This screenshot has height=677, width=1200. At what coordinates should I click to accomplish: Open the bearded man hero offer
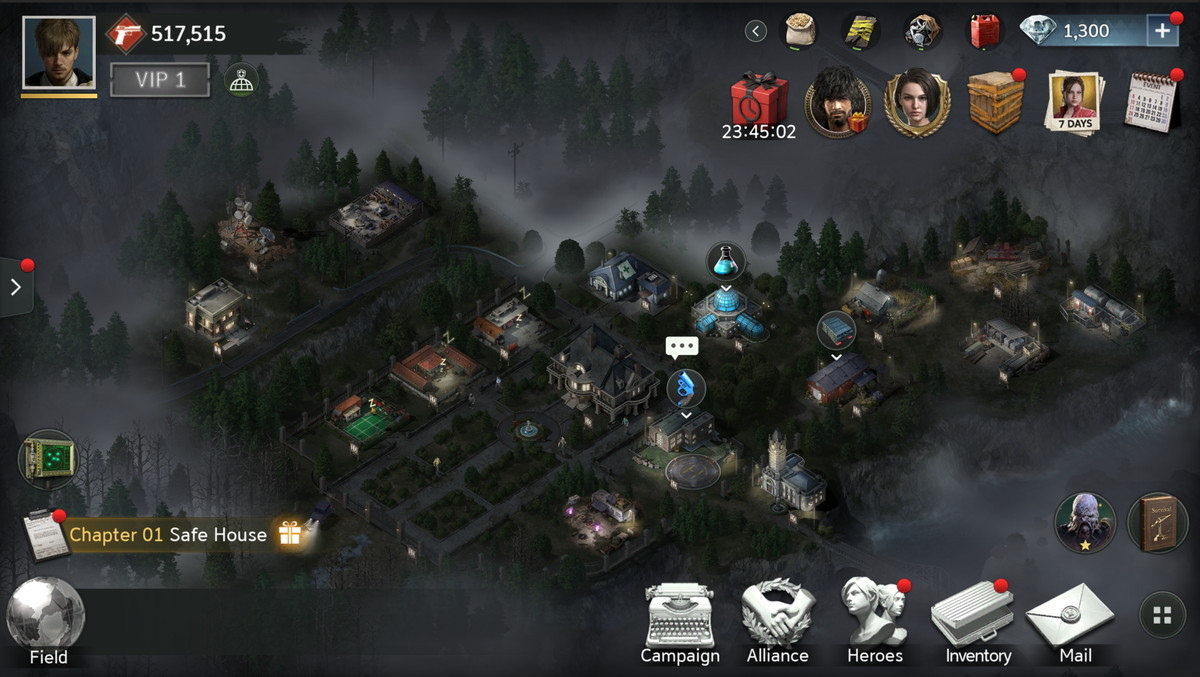(x=838, y=103)
